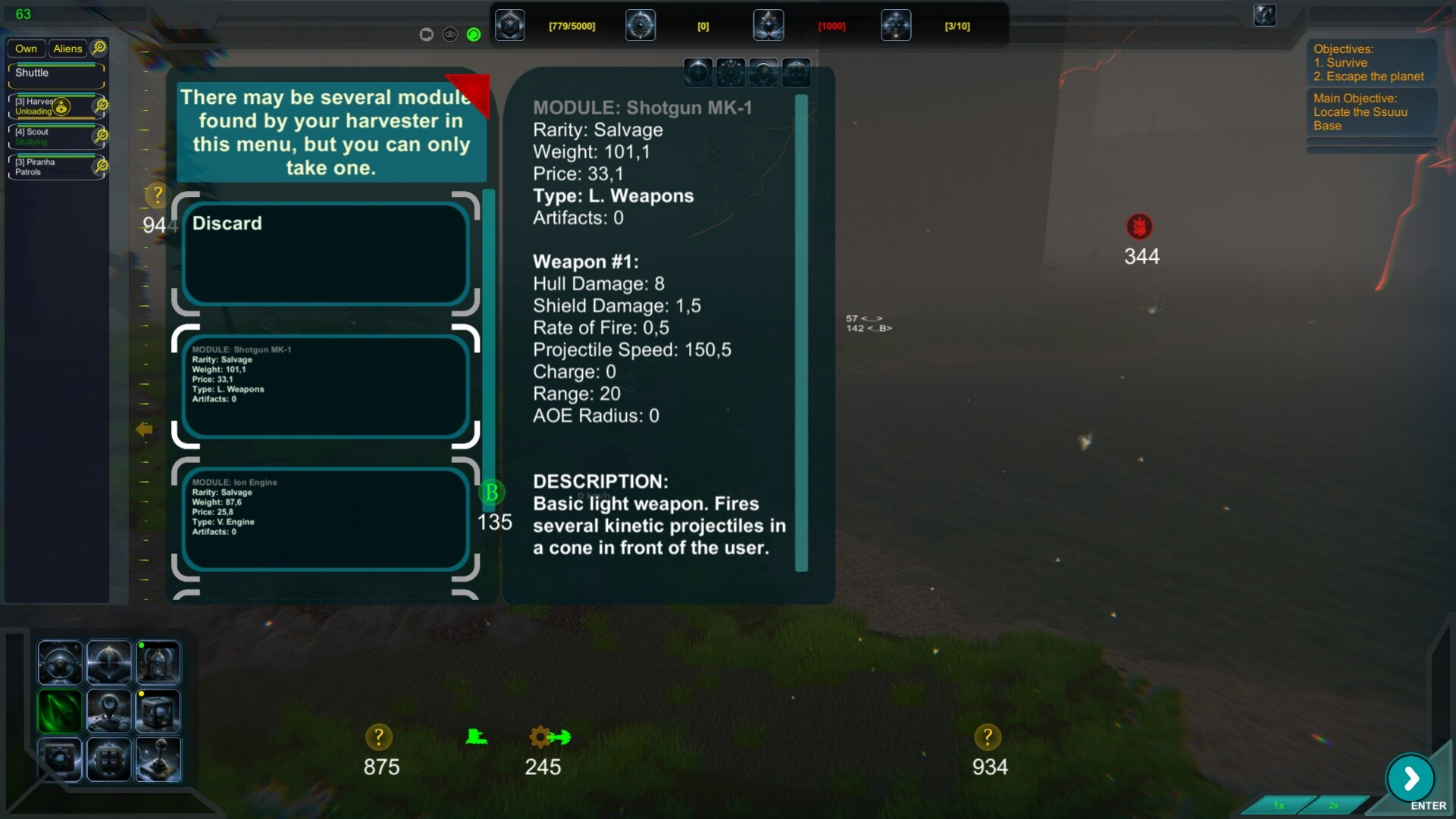Activate the map pin waypoint command
This screenshot has height=819, width=1456.
pyautogui.click(x=108, y=711)
